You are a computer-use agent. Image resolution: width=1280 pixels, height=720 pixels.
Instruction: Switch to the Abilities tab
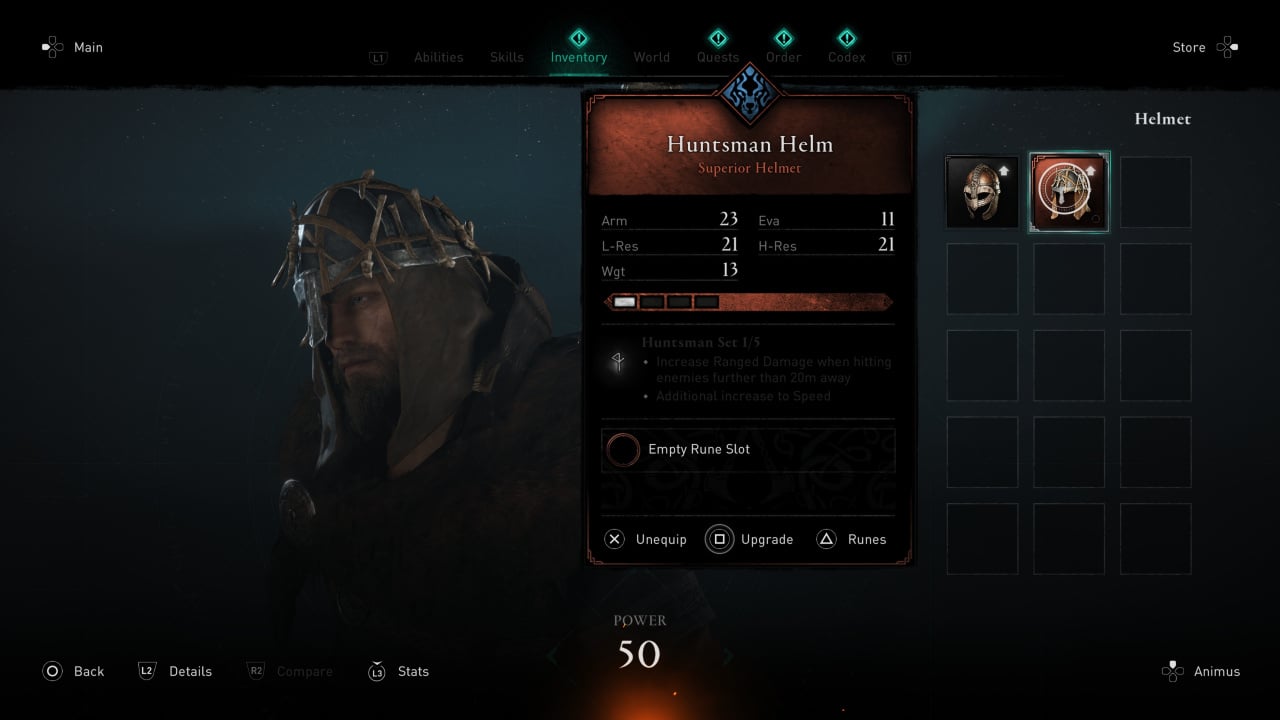tap(438, 57)
